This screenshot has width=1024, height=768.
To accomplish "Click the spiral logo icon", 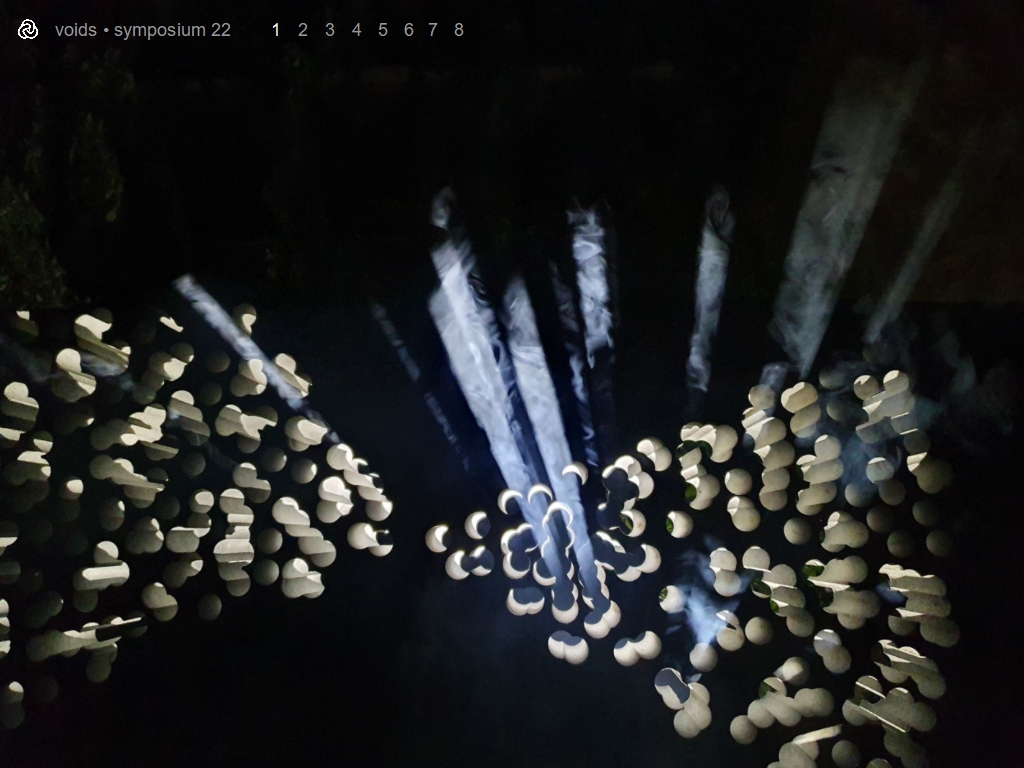I will pos(28,30).
